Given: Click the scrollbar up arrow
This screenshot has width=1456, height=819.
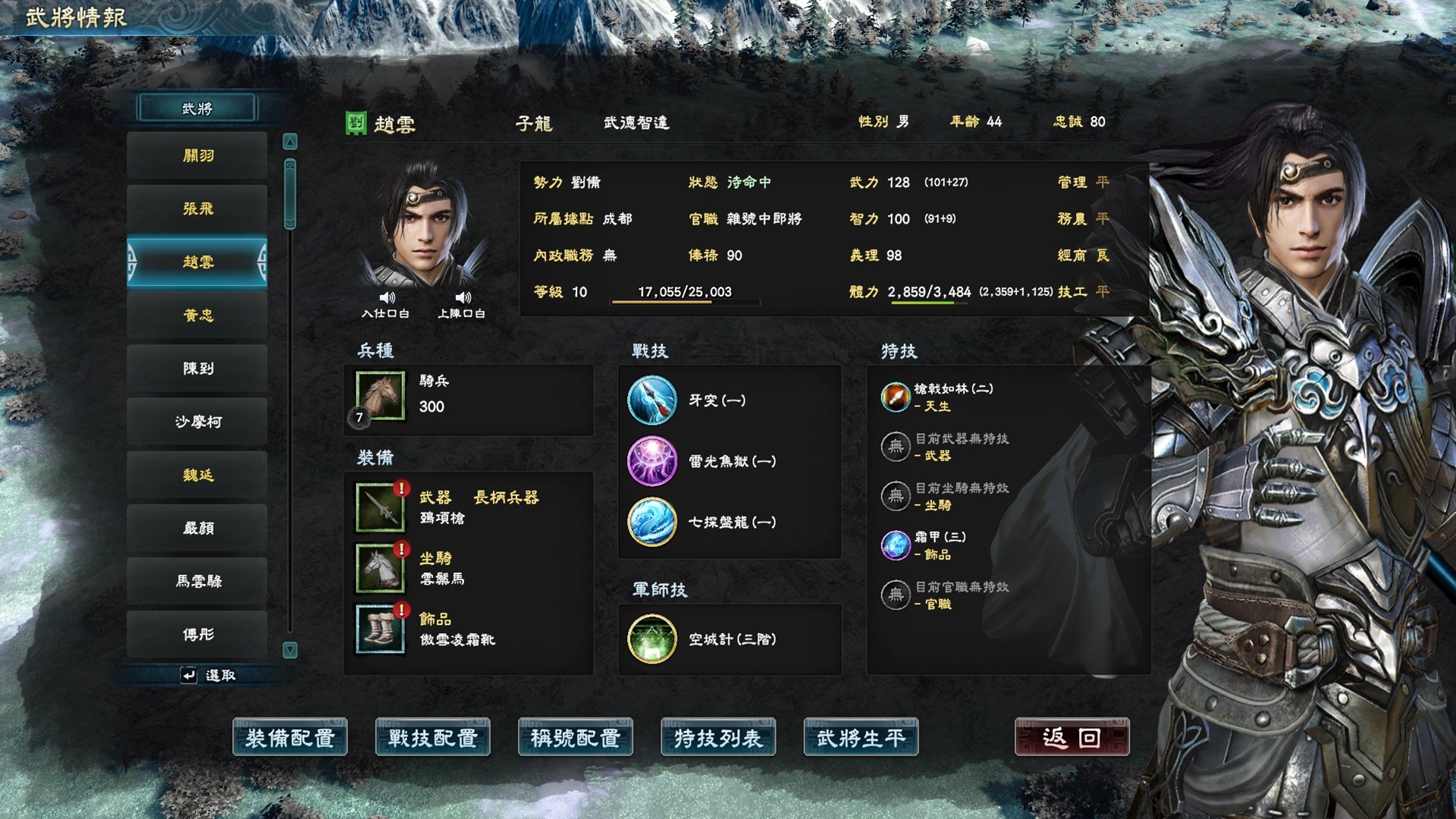Looking at the screenshot, I should (x=290, y=140).
